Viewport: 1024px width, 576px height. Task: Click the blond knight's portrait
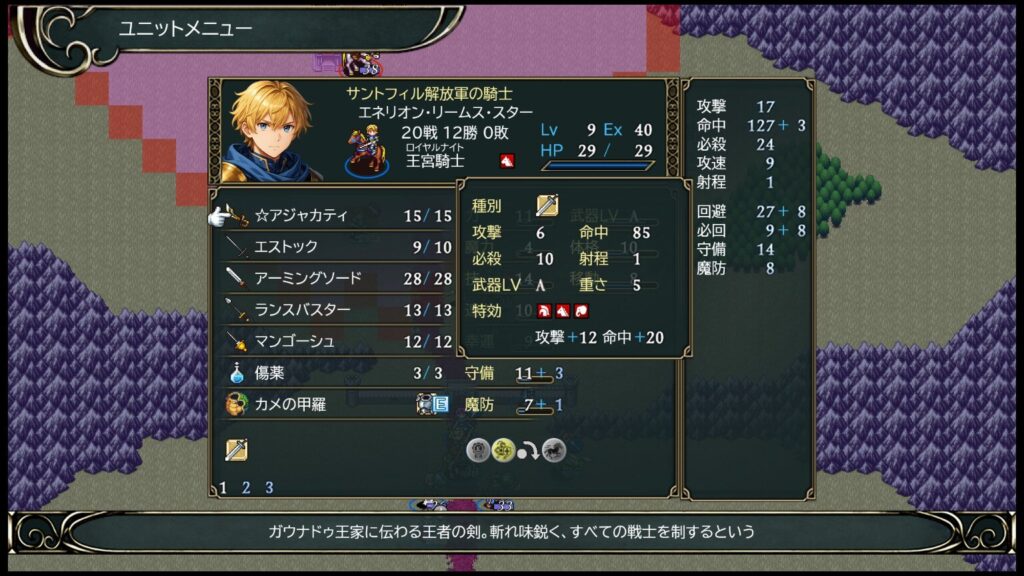[268, 130]
